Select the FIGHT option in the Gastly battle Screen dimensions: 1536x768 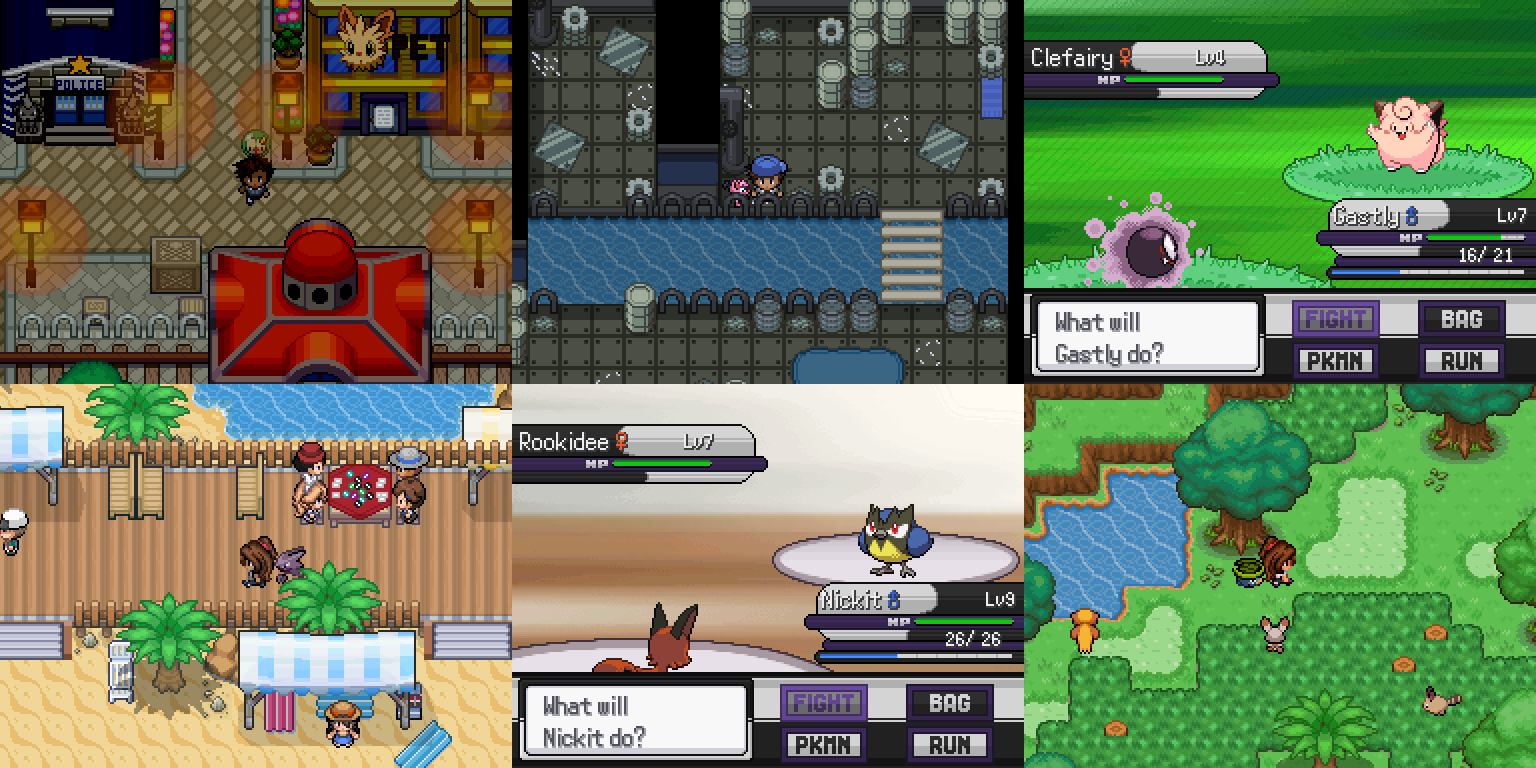pyautogui.click(x=1336, y=318)
